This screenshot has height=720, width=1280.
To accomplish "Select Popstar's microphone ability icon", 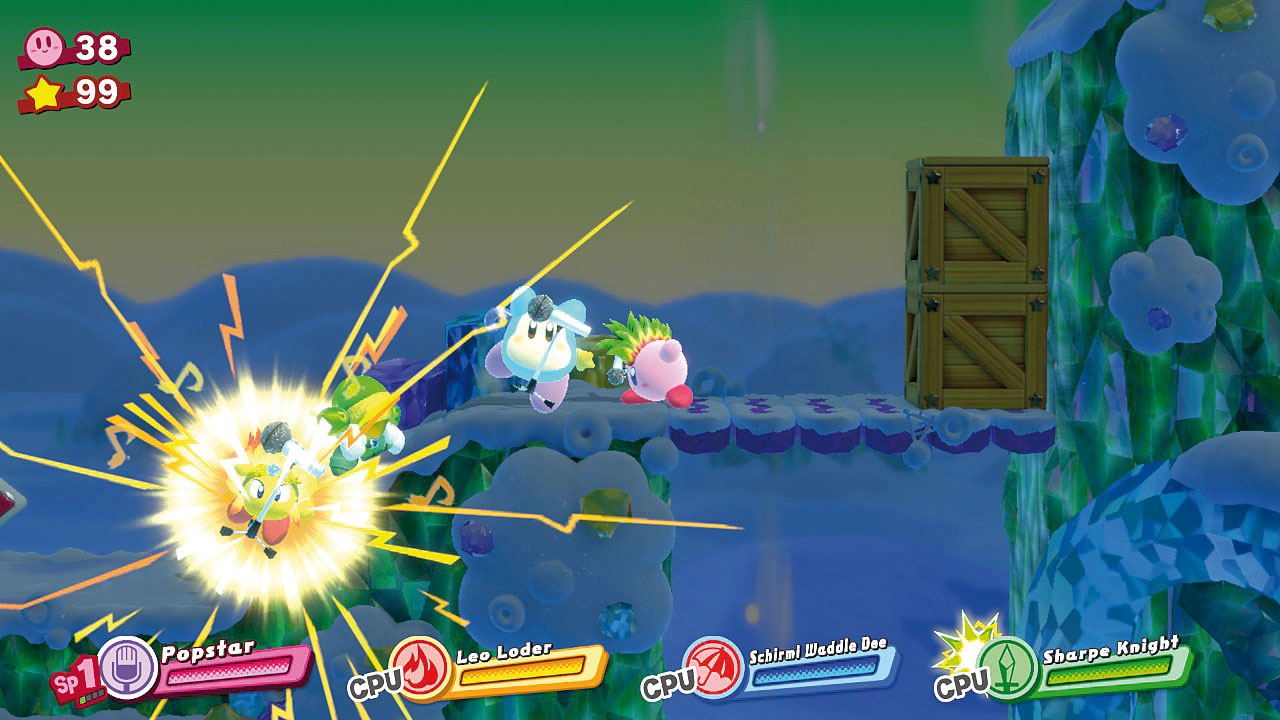I will click(x=128, y=667).
